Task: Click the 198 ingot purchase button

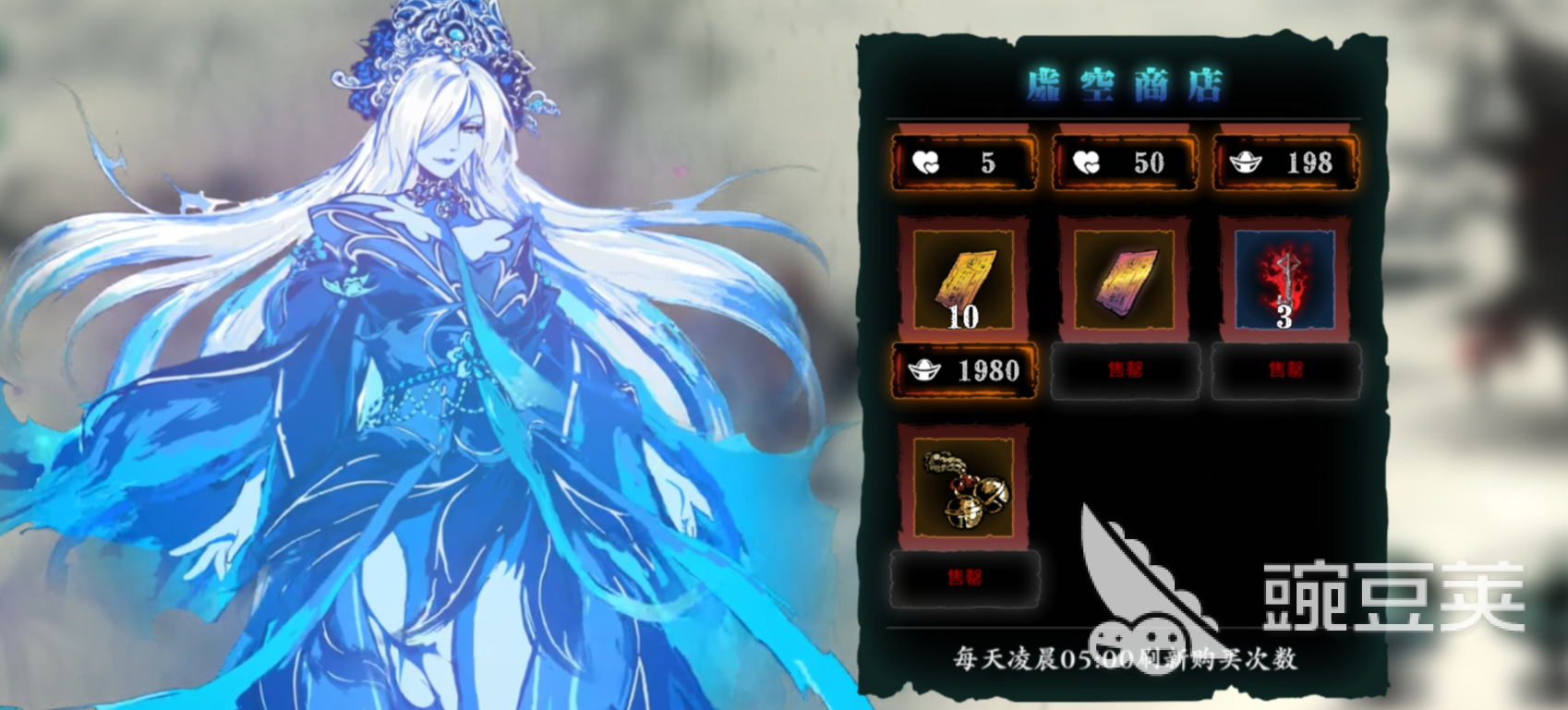Action: click(x=1284, y=162)
